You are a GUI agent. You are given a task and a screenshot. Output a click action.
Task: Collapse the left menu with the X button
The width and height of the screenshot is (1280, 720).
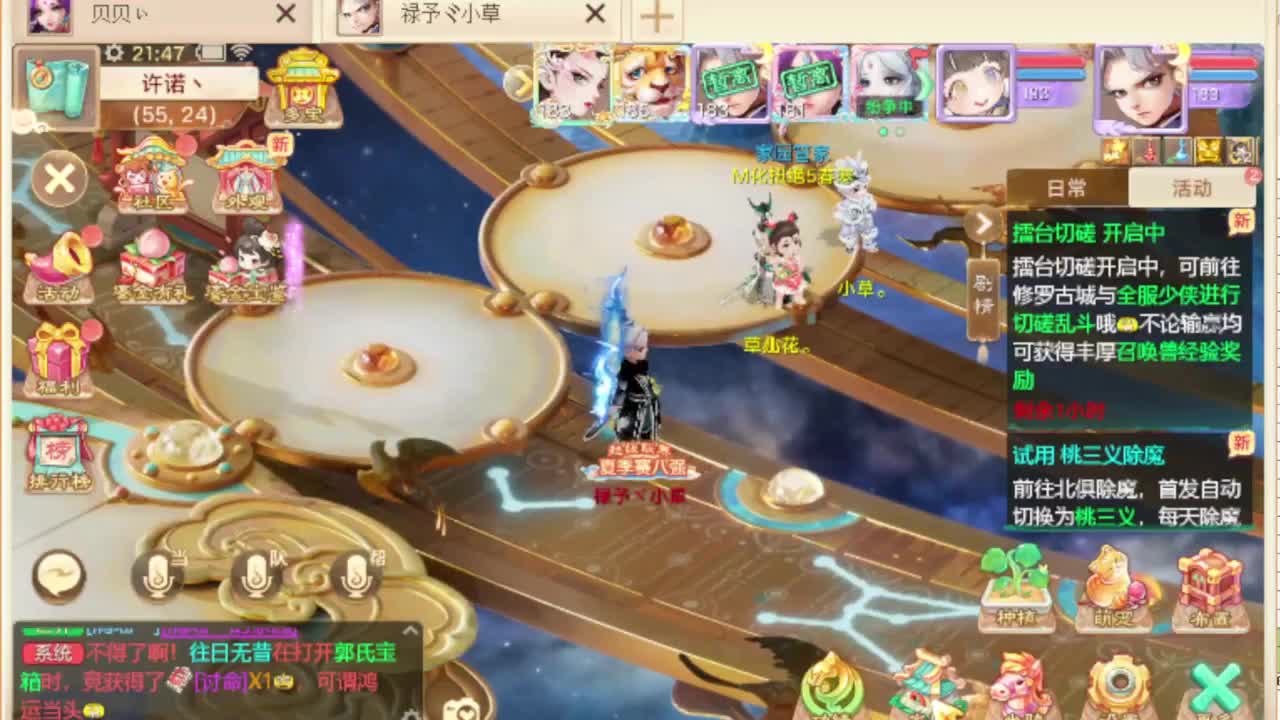coord(58,178)
